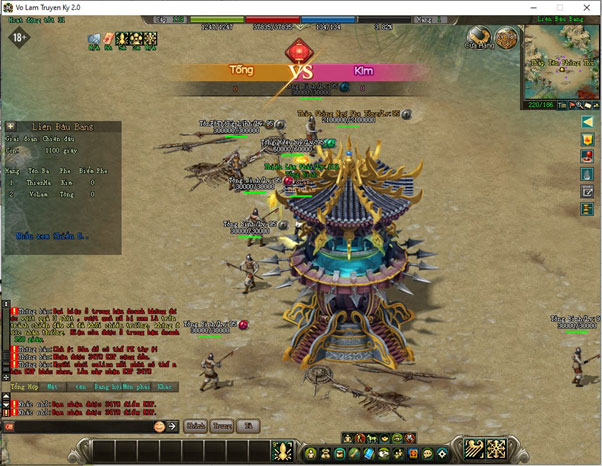Select the Môn phái chat tab

(x=136, y=385)
